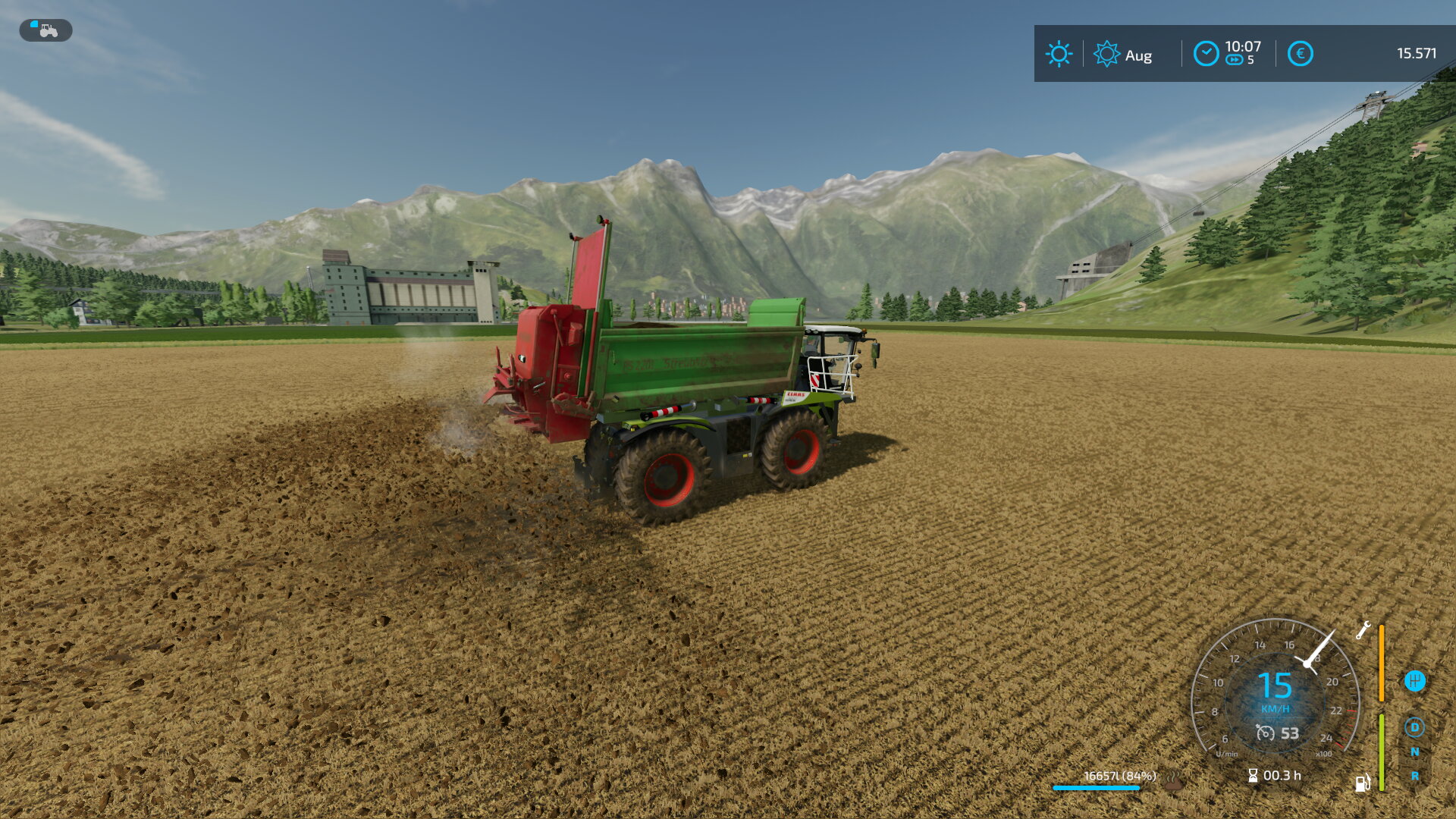
Task: Toggle the cruise control speed icon
Action: 1265,733
